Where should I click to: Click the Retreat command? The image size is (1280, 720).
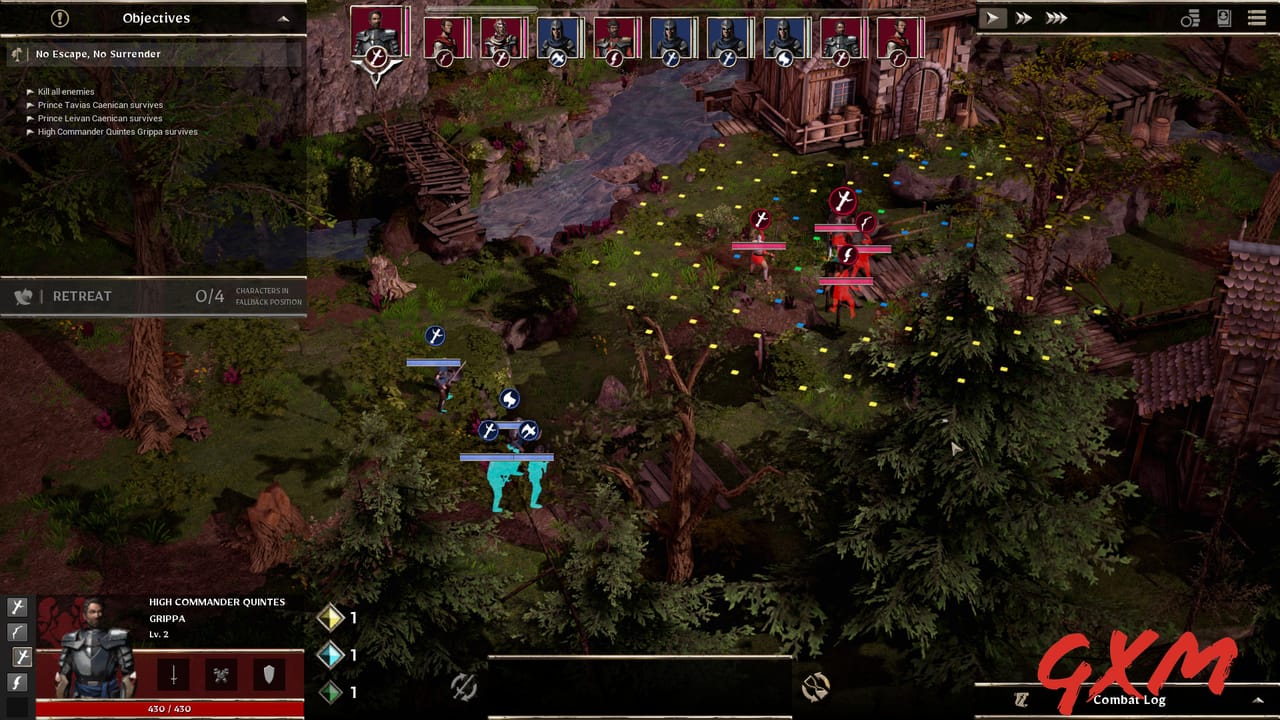(80, 296)
